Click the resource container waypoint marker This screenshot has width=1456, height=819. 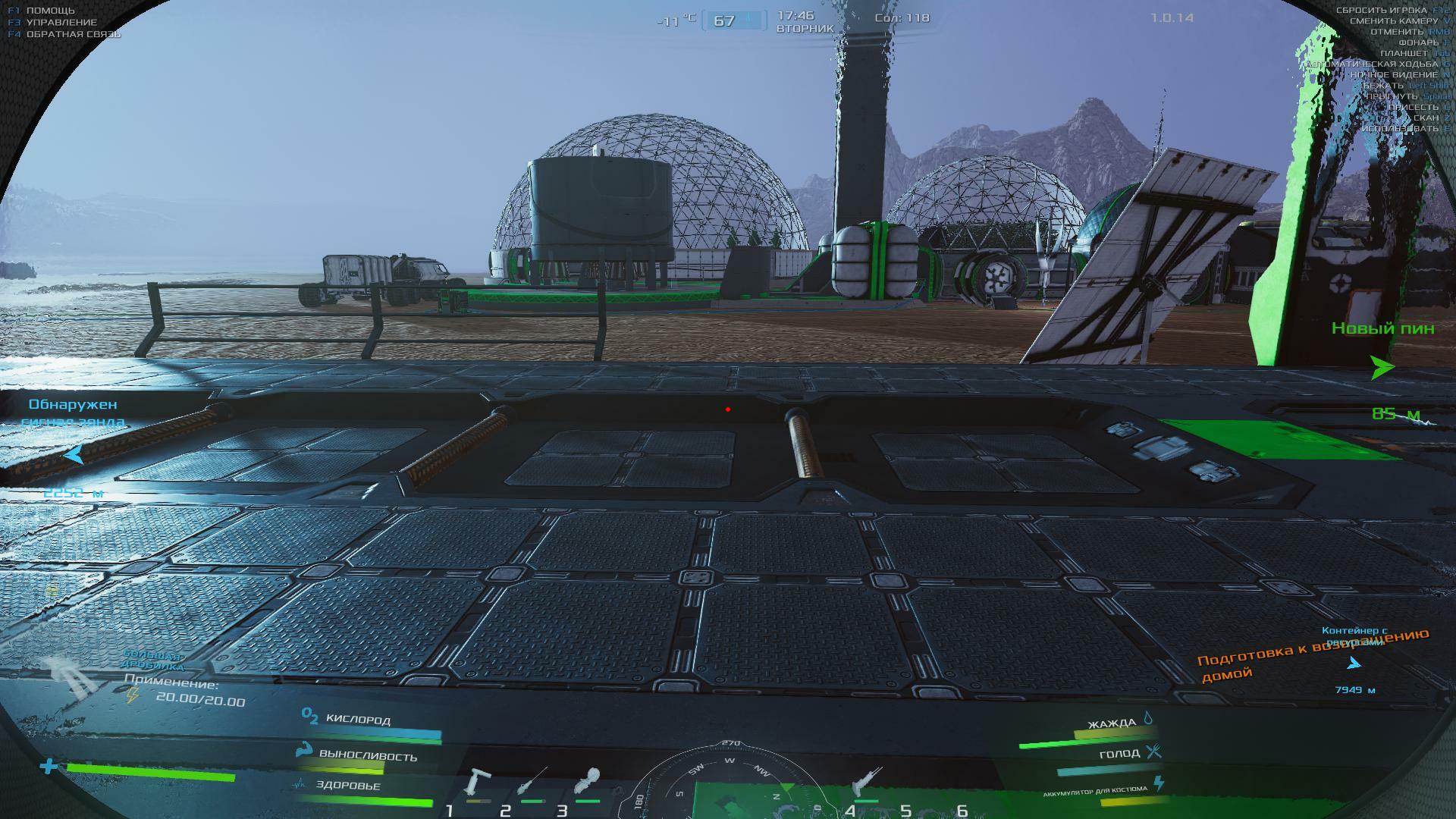(x=1354, y=664)
